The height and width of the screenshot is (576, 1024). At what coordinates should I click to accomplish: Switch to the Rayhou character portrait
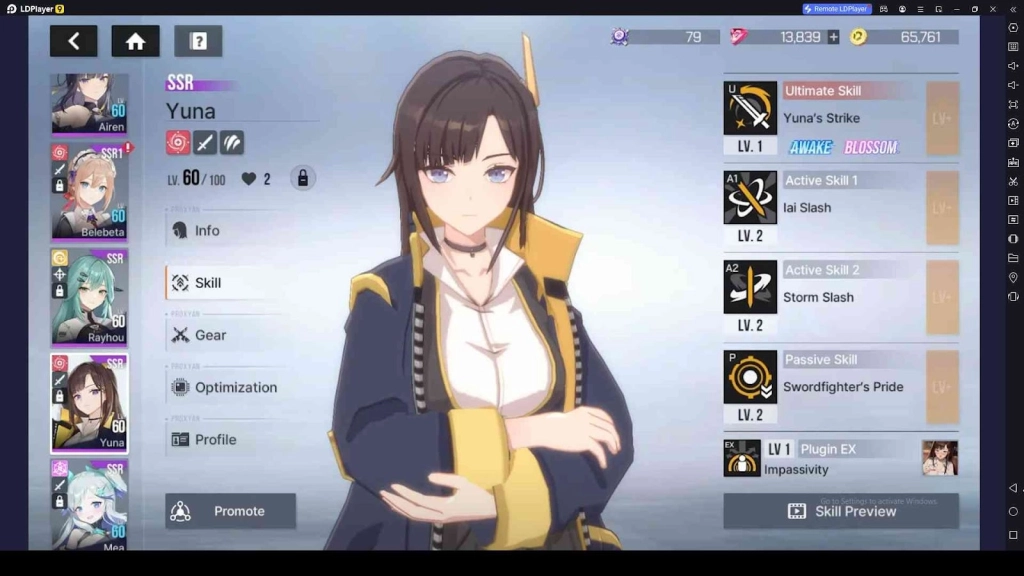point(89,297)
